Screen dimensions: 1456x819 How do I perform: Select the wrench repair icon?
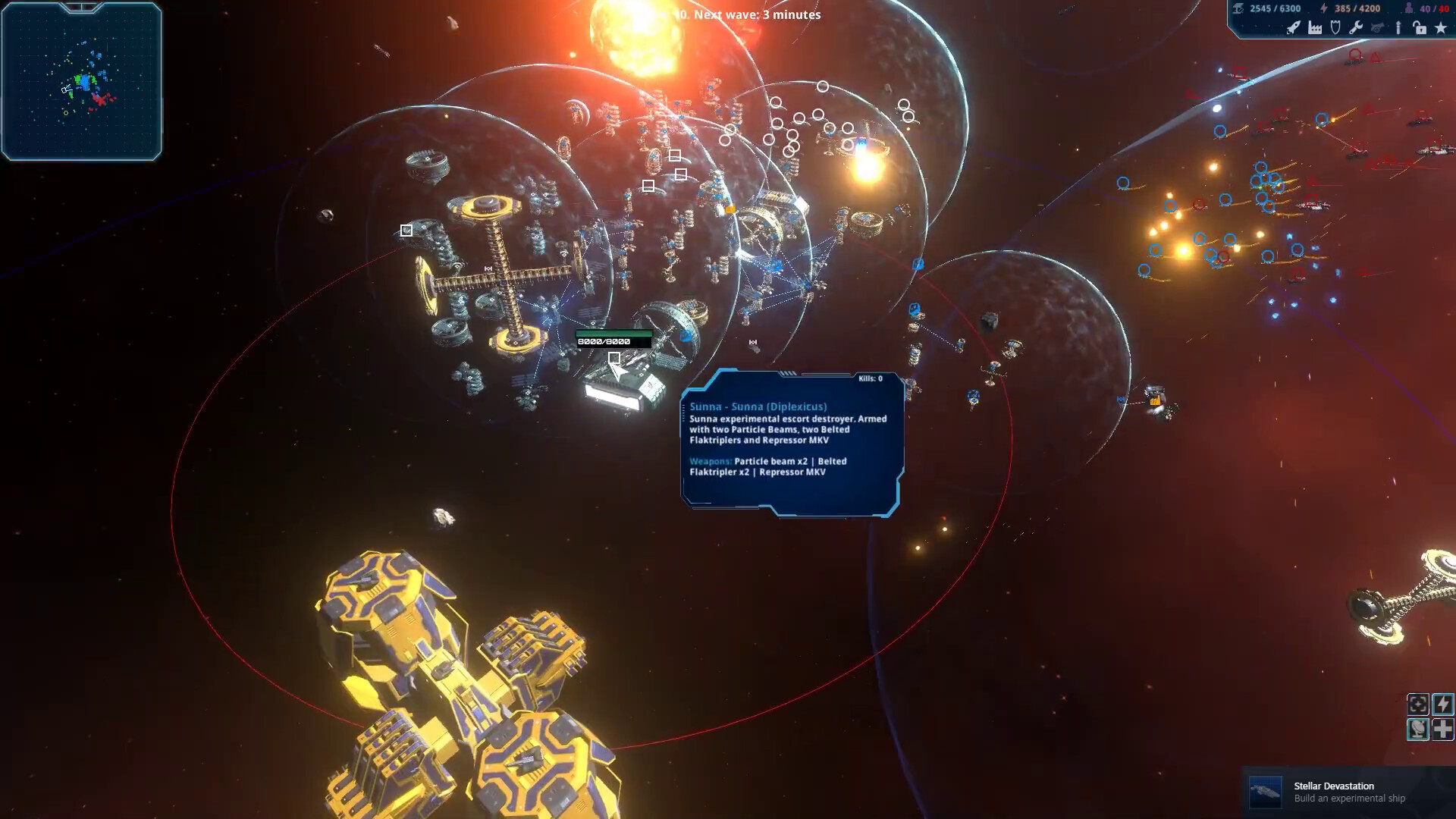(x=1356, y=27)
